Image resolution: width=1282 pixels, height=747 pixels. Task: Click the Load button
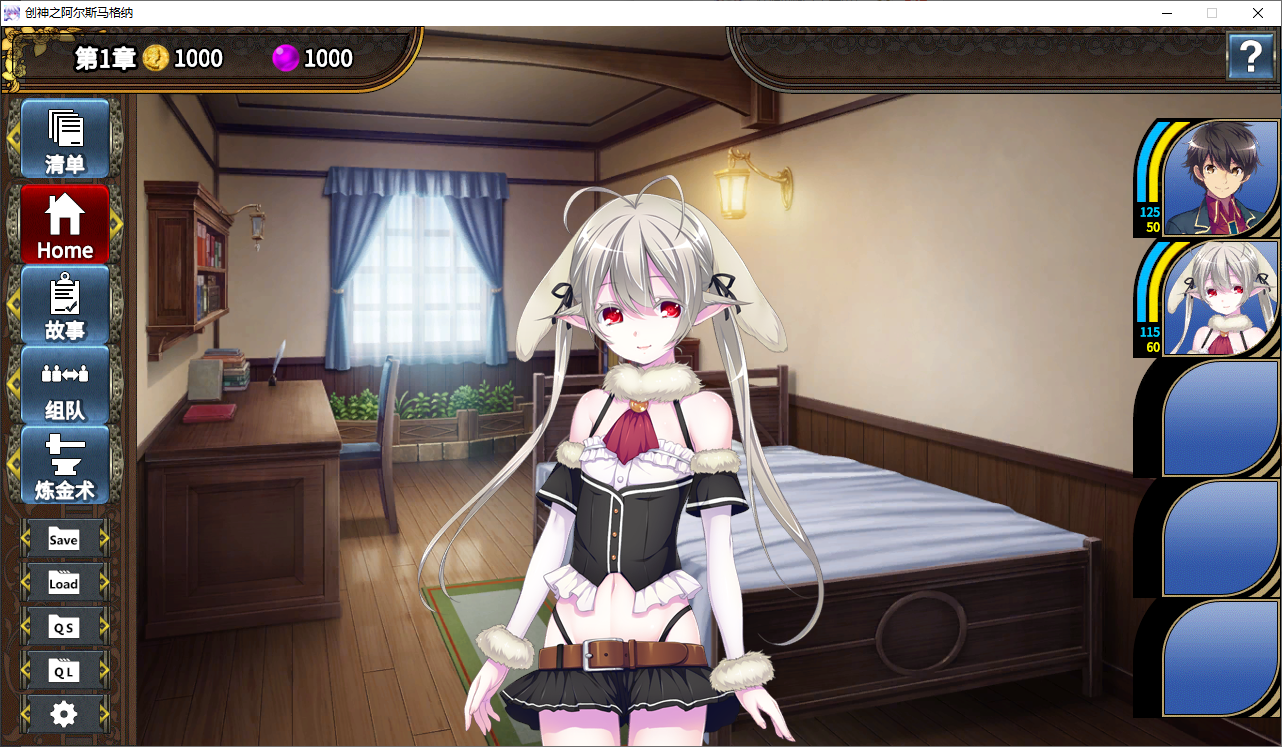tap(64, 583)
